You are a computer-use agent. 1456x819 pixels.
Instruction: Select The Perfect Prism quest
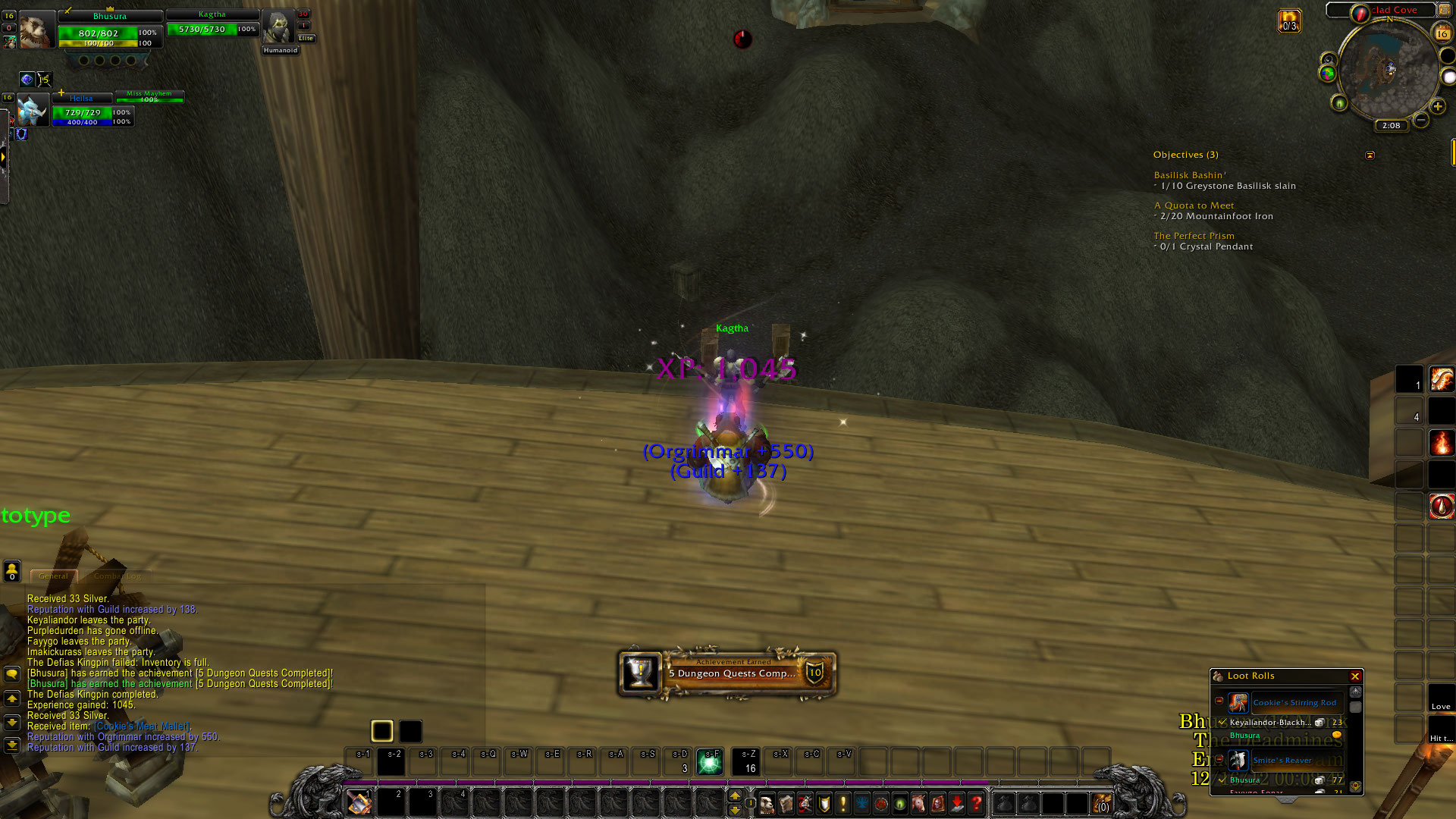[1194, 236]
